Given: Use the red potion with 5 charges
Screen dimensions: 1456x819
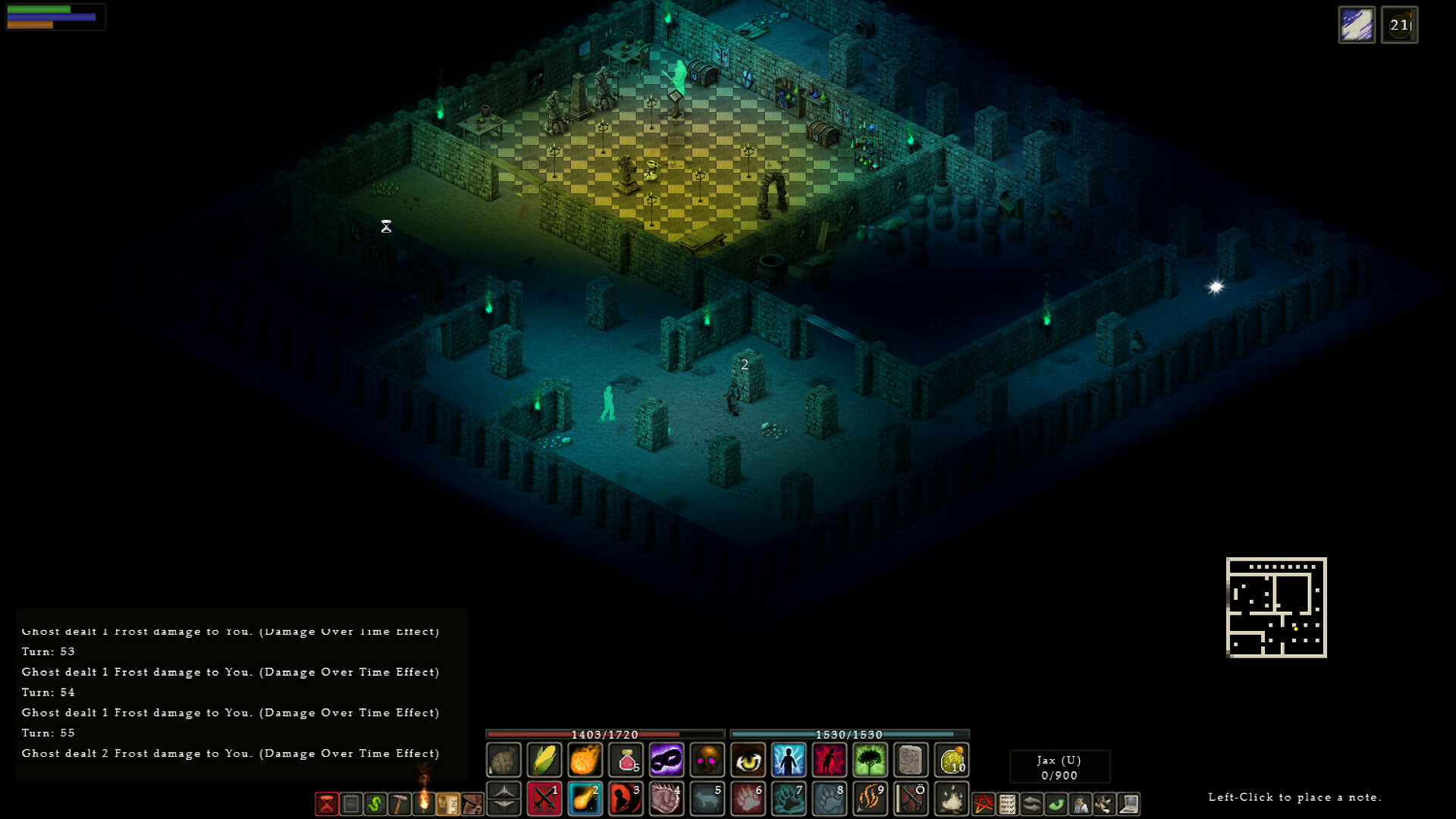Looking at the screenshot, I should pyautogui.click(x=626, y=759).
